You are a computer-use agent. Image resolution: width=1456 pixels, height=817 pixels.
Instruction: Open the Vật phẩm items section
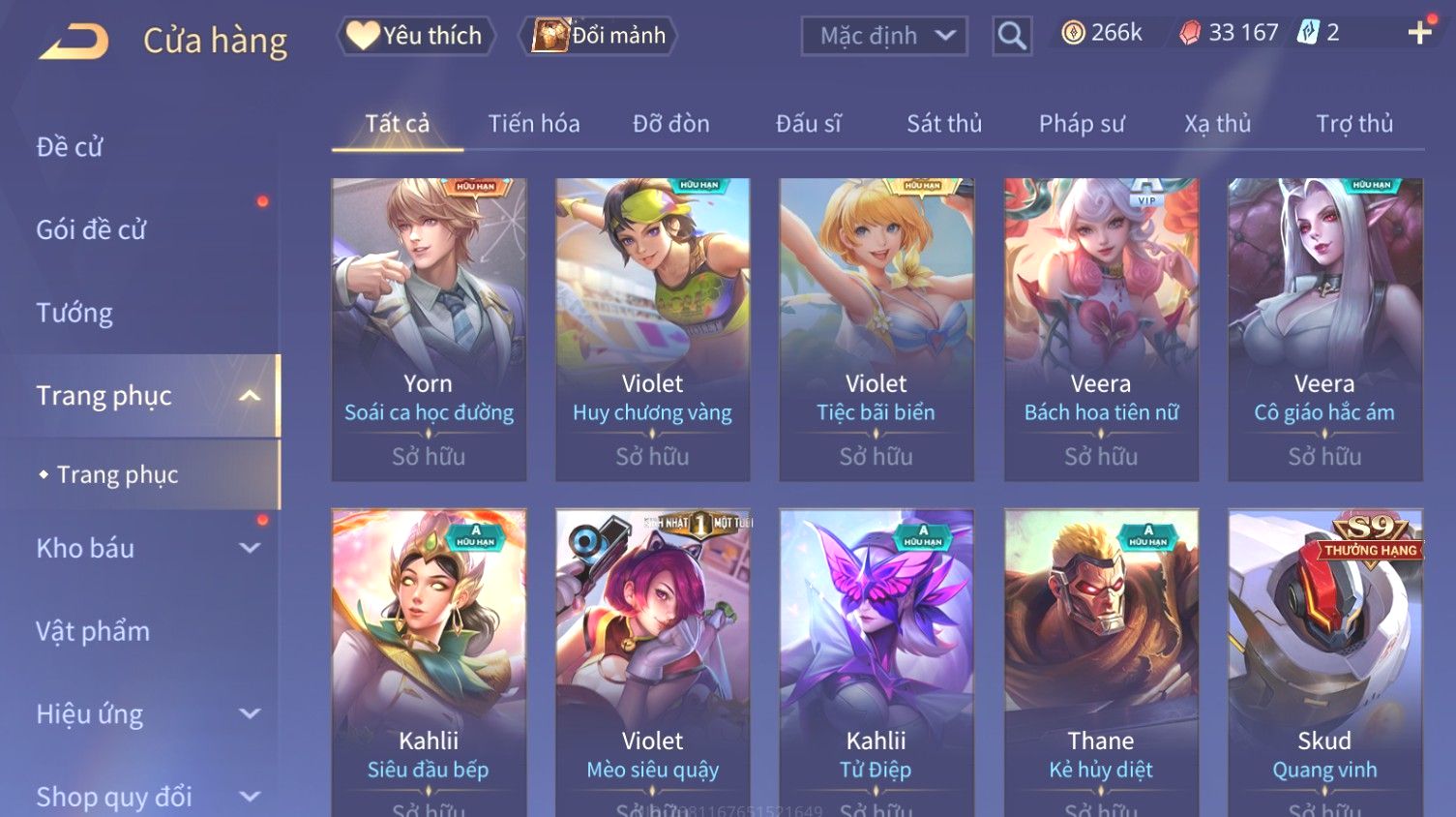(x=93, y=631)
